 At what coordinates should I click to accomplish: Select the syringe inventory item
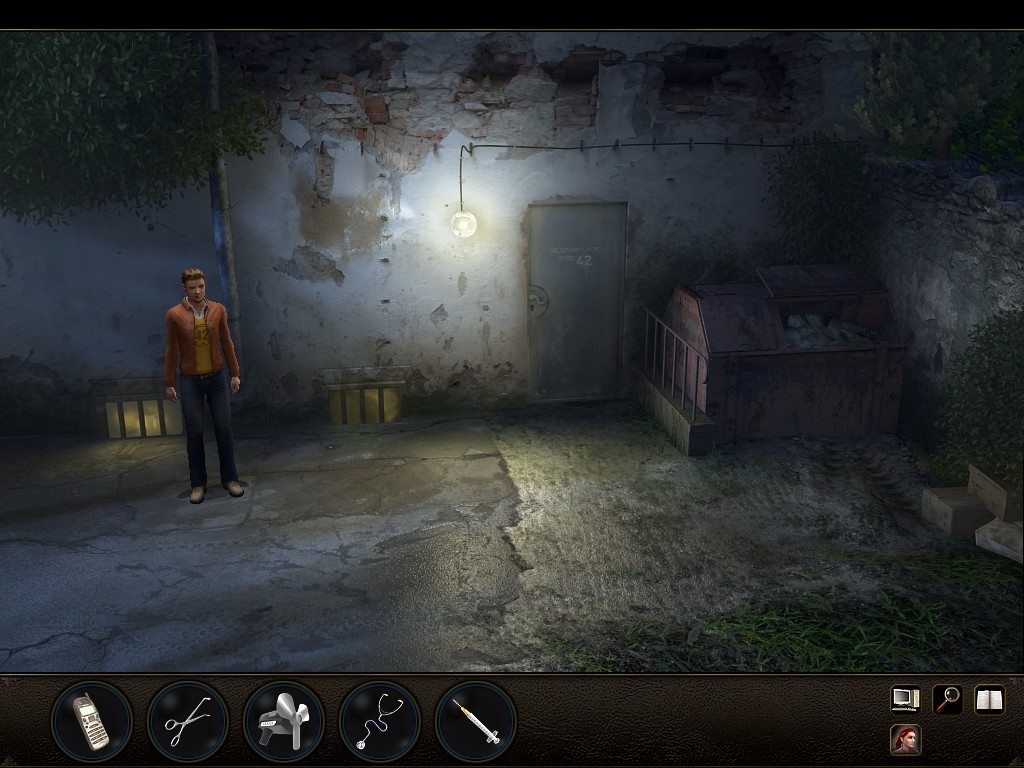click(476, 721)
